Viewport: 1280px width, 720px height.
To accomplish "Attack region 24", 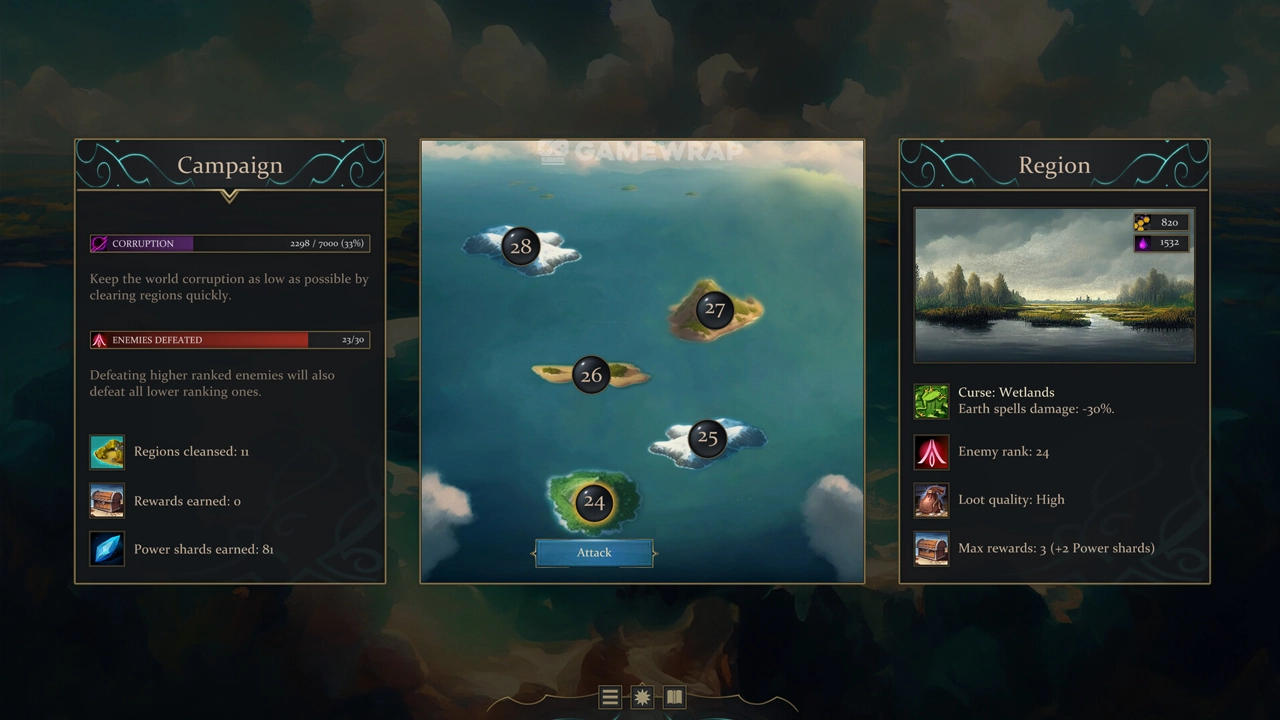I will tap(594, 553).
